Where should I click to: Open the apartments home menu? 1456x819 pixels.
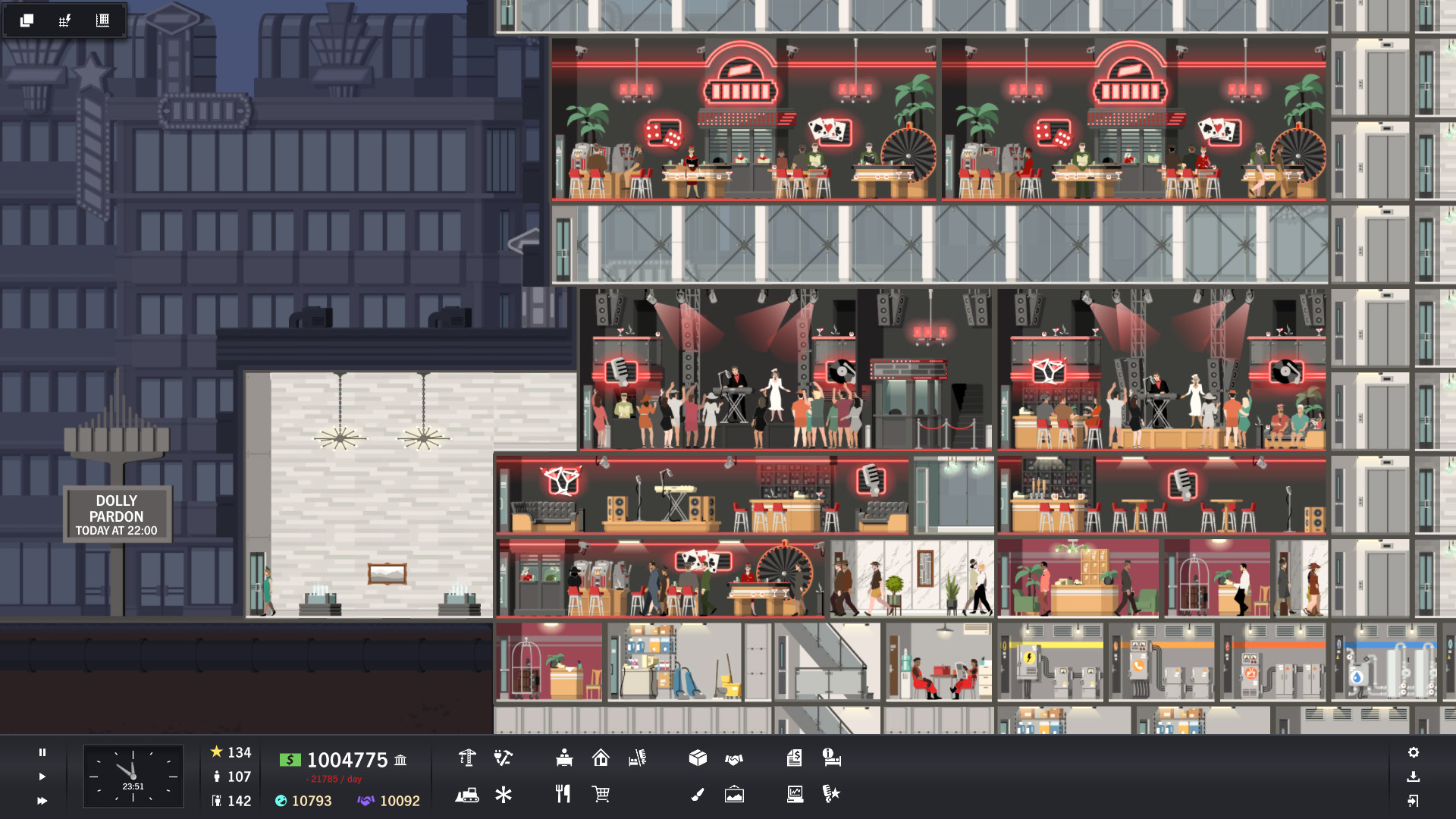click(602, 758)
